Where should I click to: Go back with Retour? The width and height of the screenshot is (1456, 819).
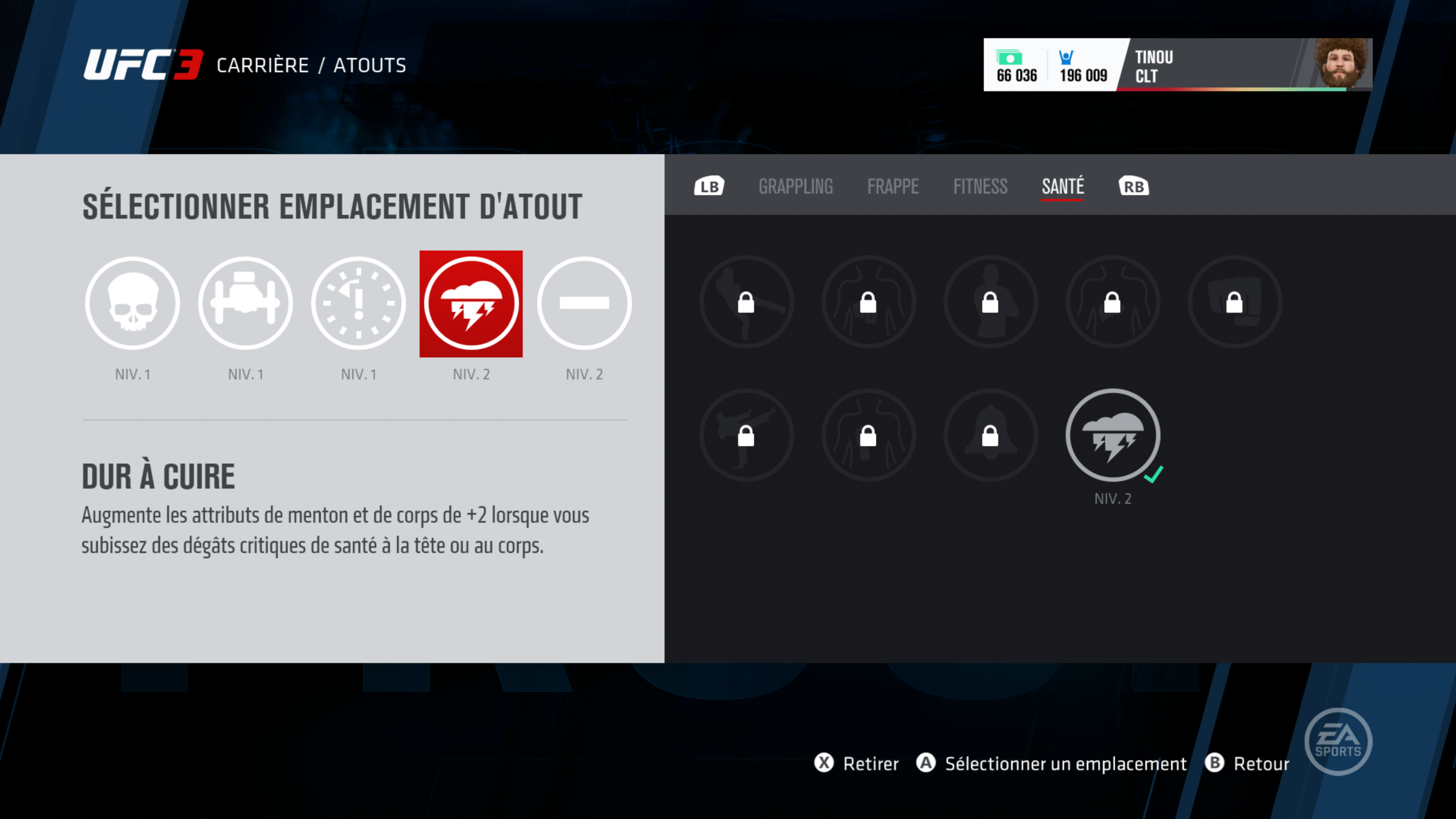(x=1247, y=764)
